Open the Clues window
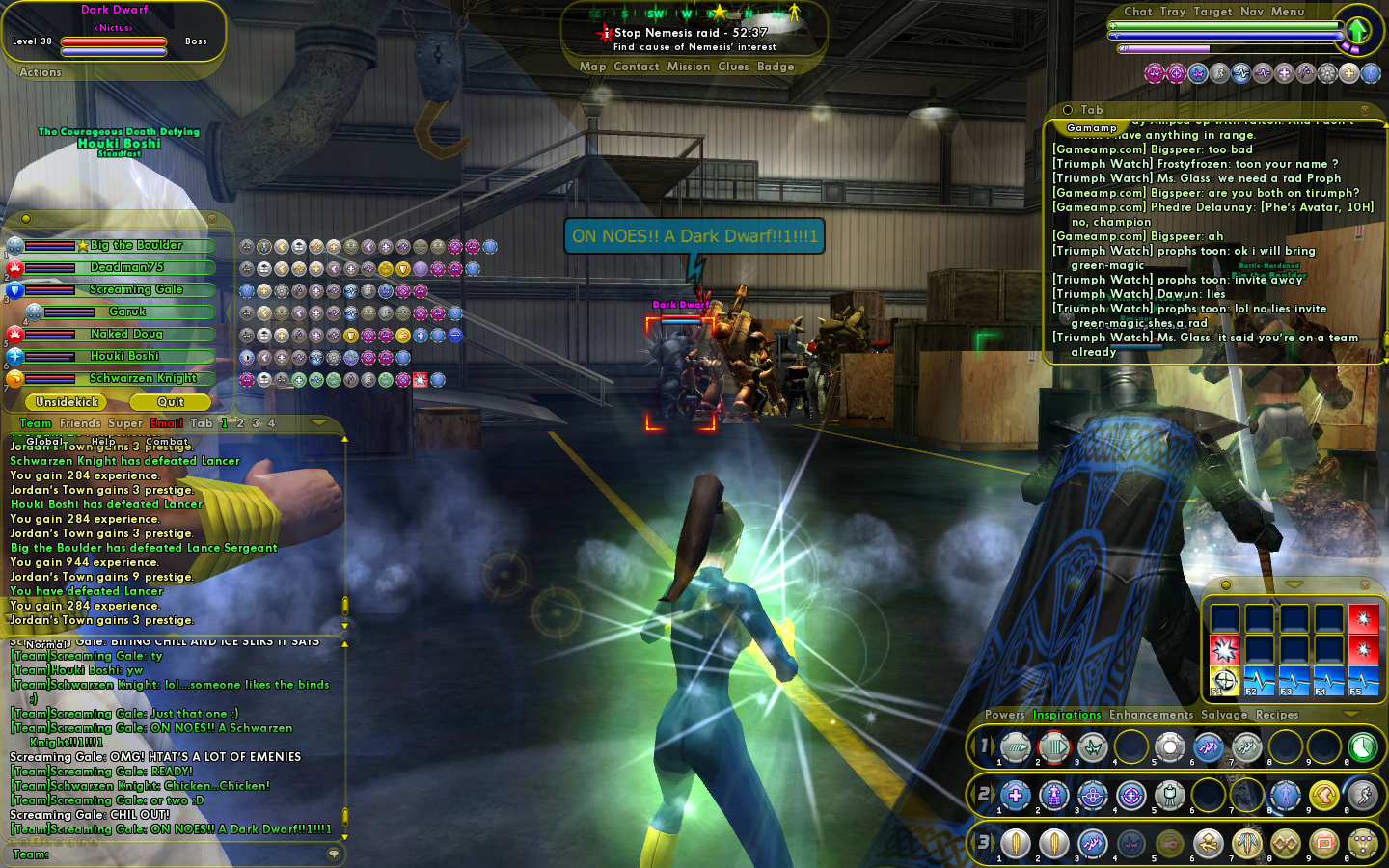The image size is (1389, 868). point(733,67)
